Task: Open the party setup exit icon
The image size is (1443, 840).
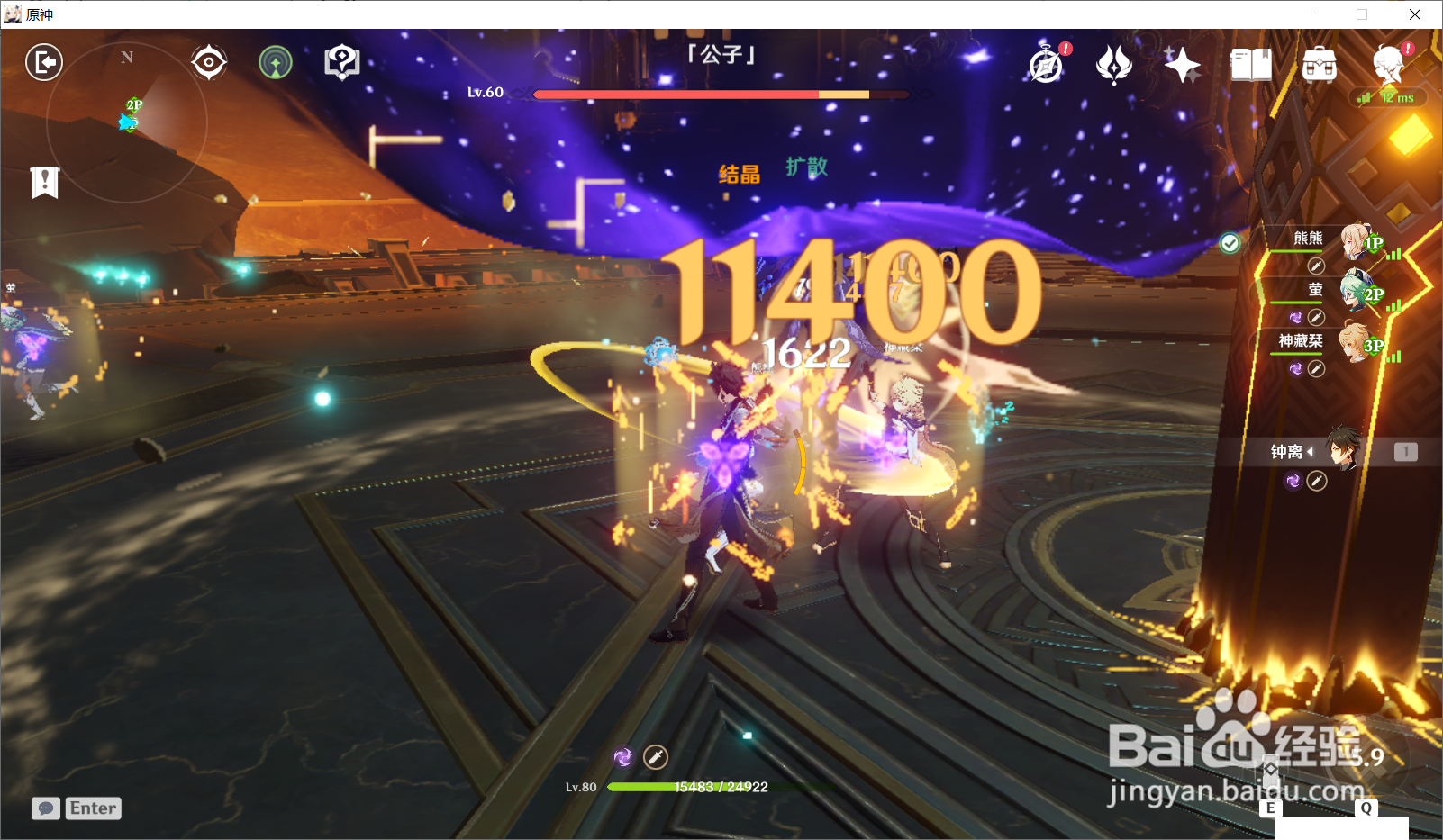Action: pos(43,62)
